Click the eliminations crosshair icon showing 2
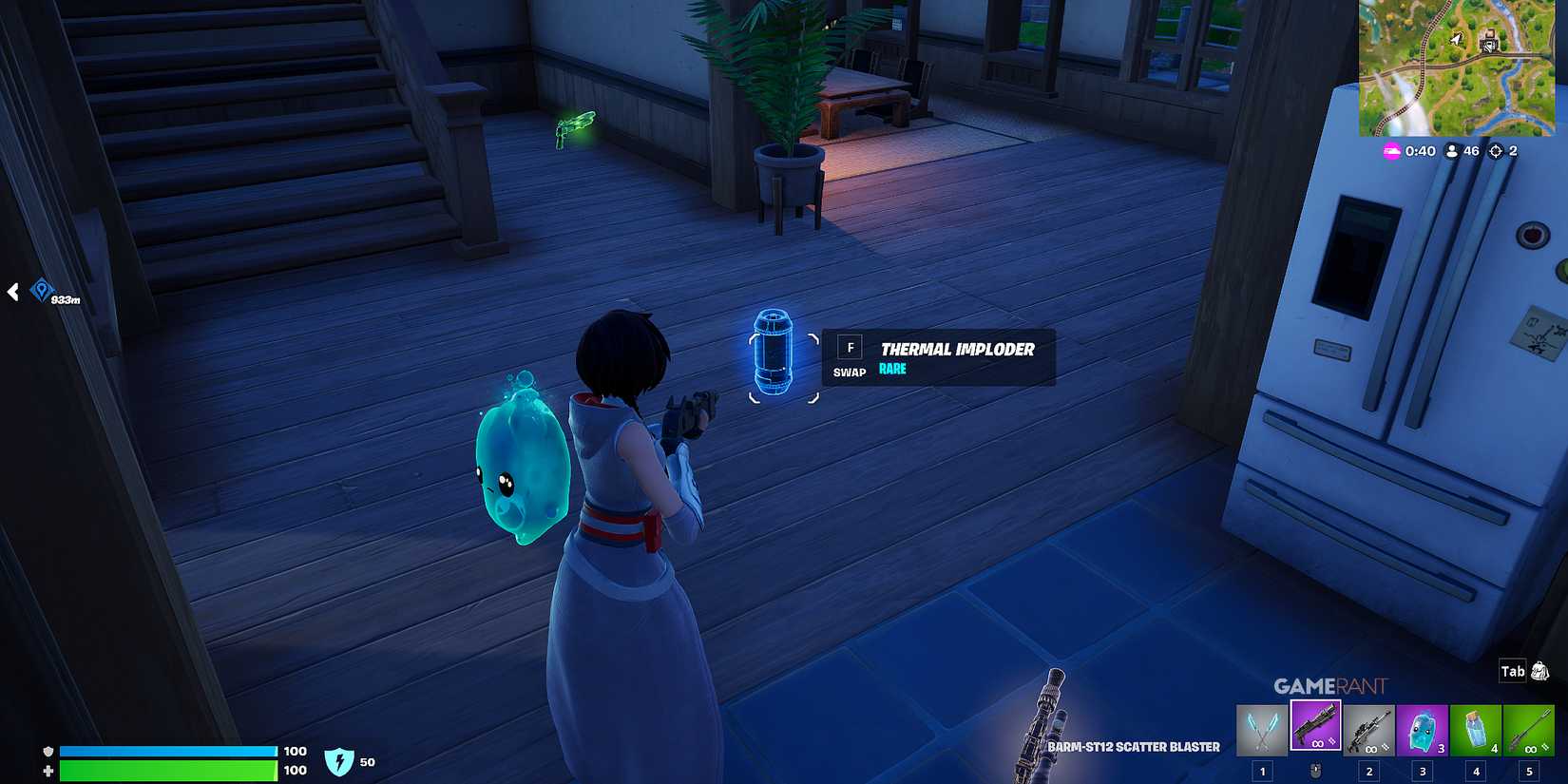The image size is (1568, 784). (1499, 150)
